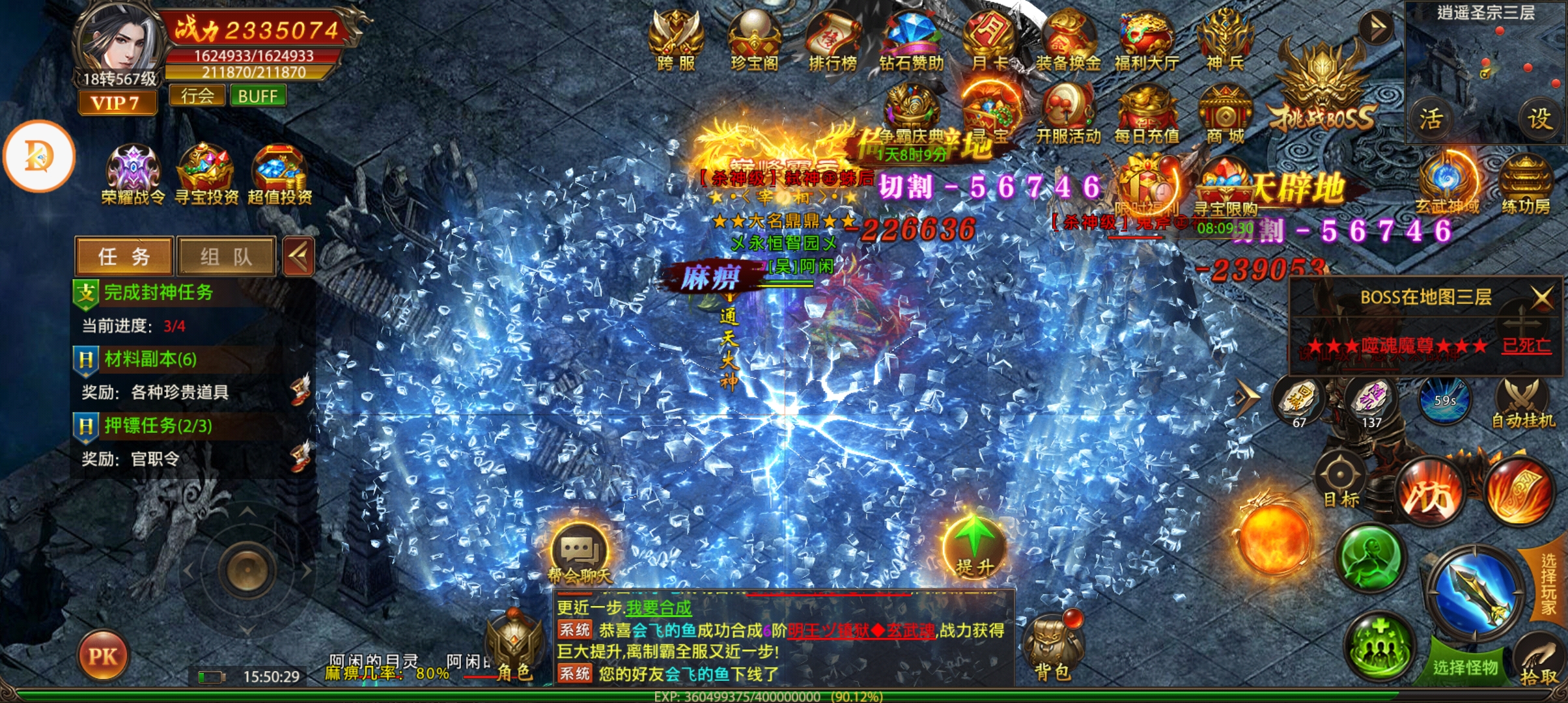Tap the VIP 7 badge
The image size is (1568, 703).
(x=117, y=103)
